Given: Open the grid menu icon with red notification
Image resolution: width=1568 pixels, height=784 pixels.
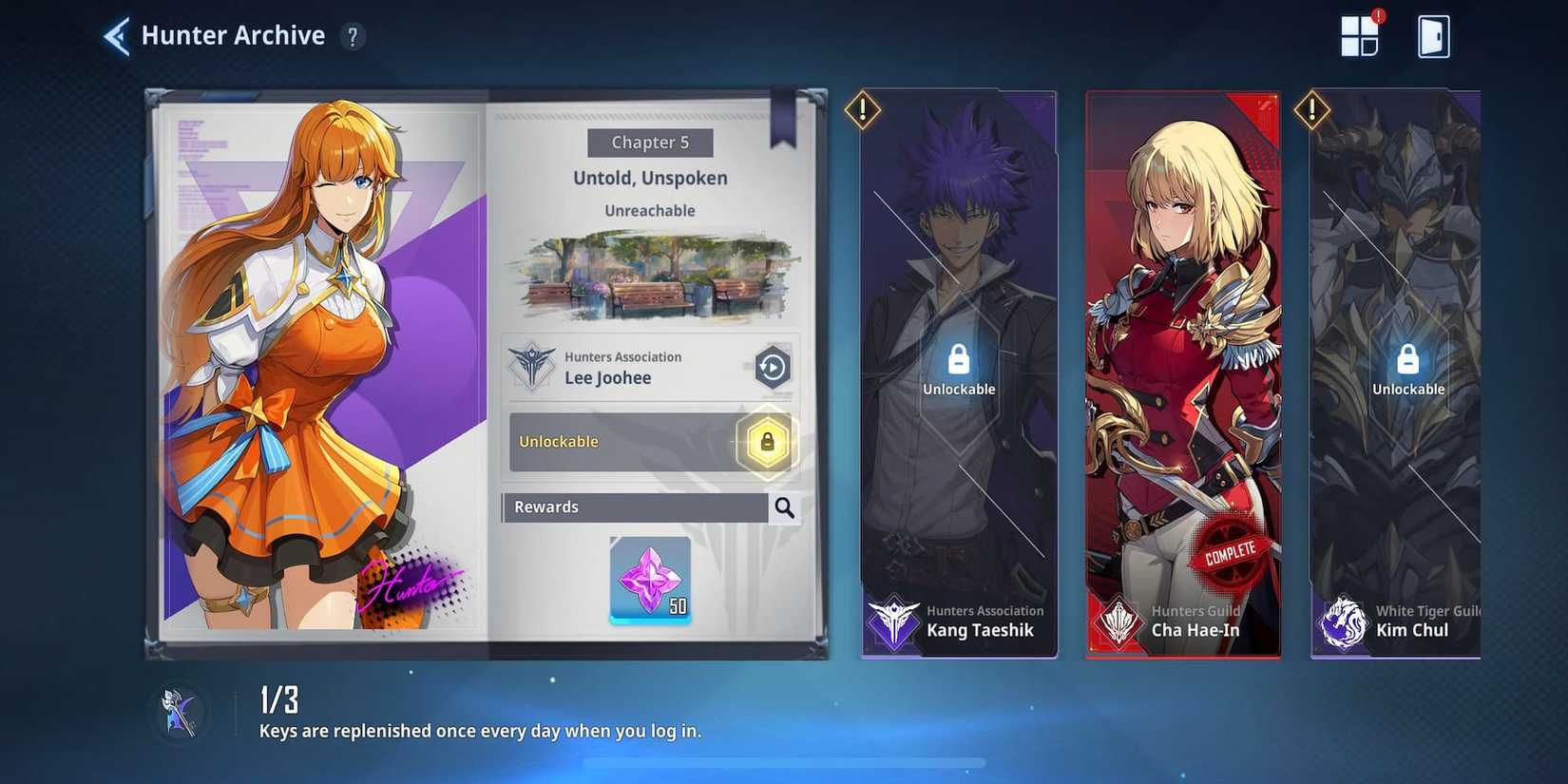Looking at the screenshot, I should 1359,35.
